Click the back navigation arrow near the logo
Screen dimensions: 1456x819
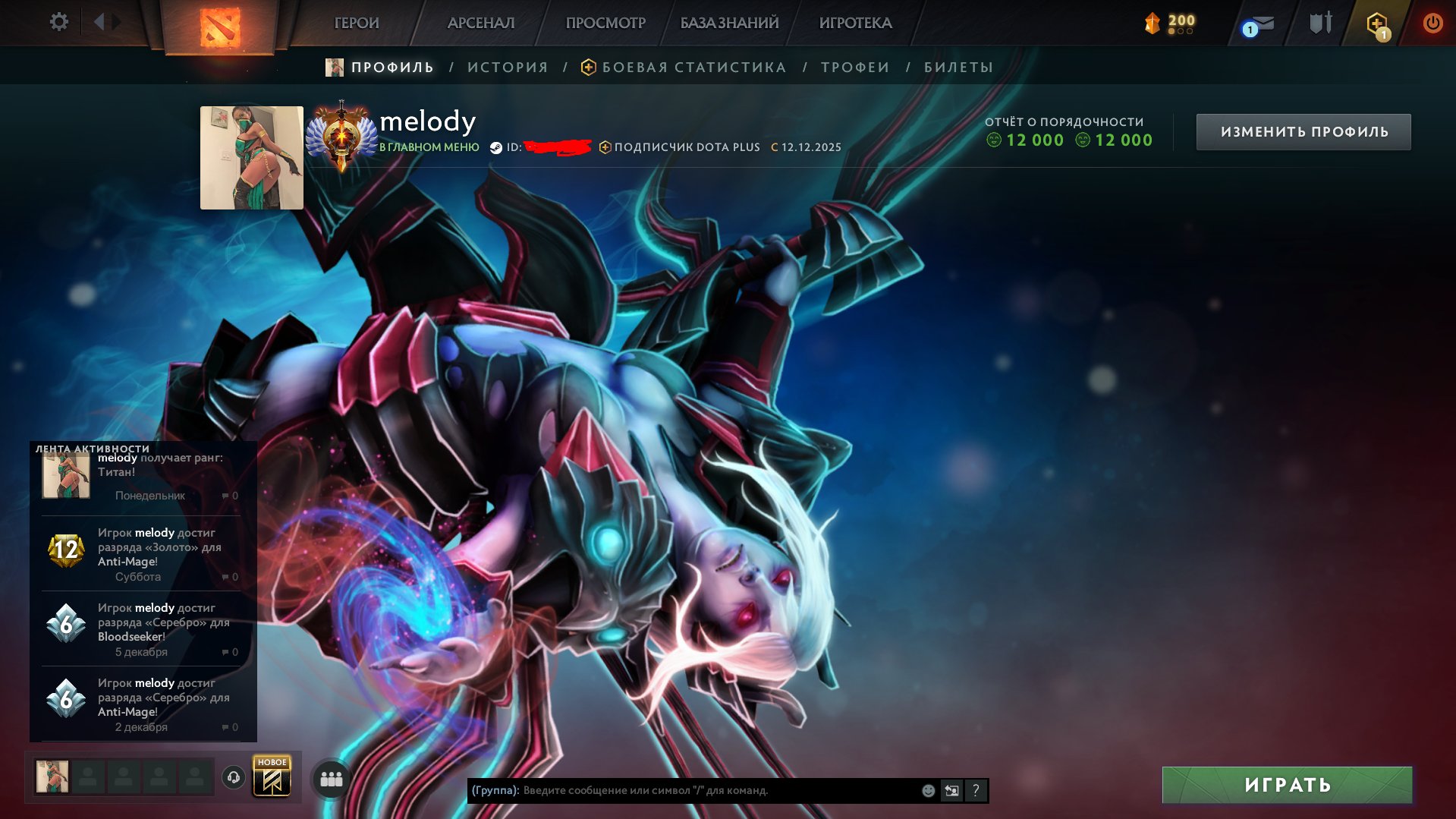(x=102, y=21)
